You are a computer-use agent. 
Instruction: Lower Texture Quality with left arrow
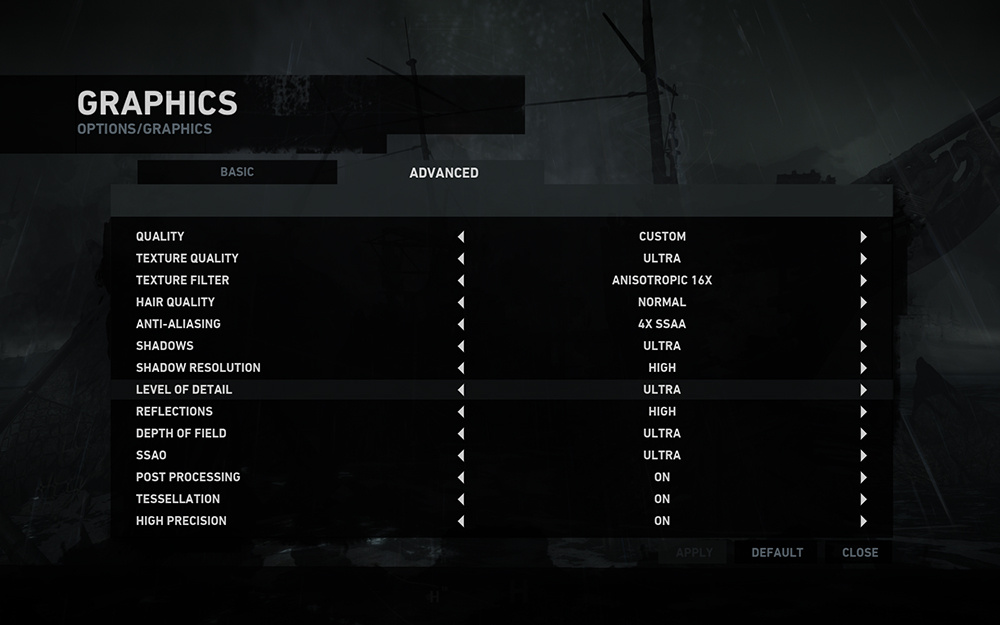click(461, 259)
